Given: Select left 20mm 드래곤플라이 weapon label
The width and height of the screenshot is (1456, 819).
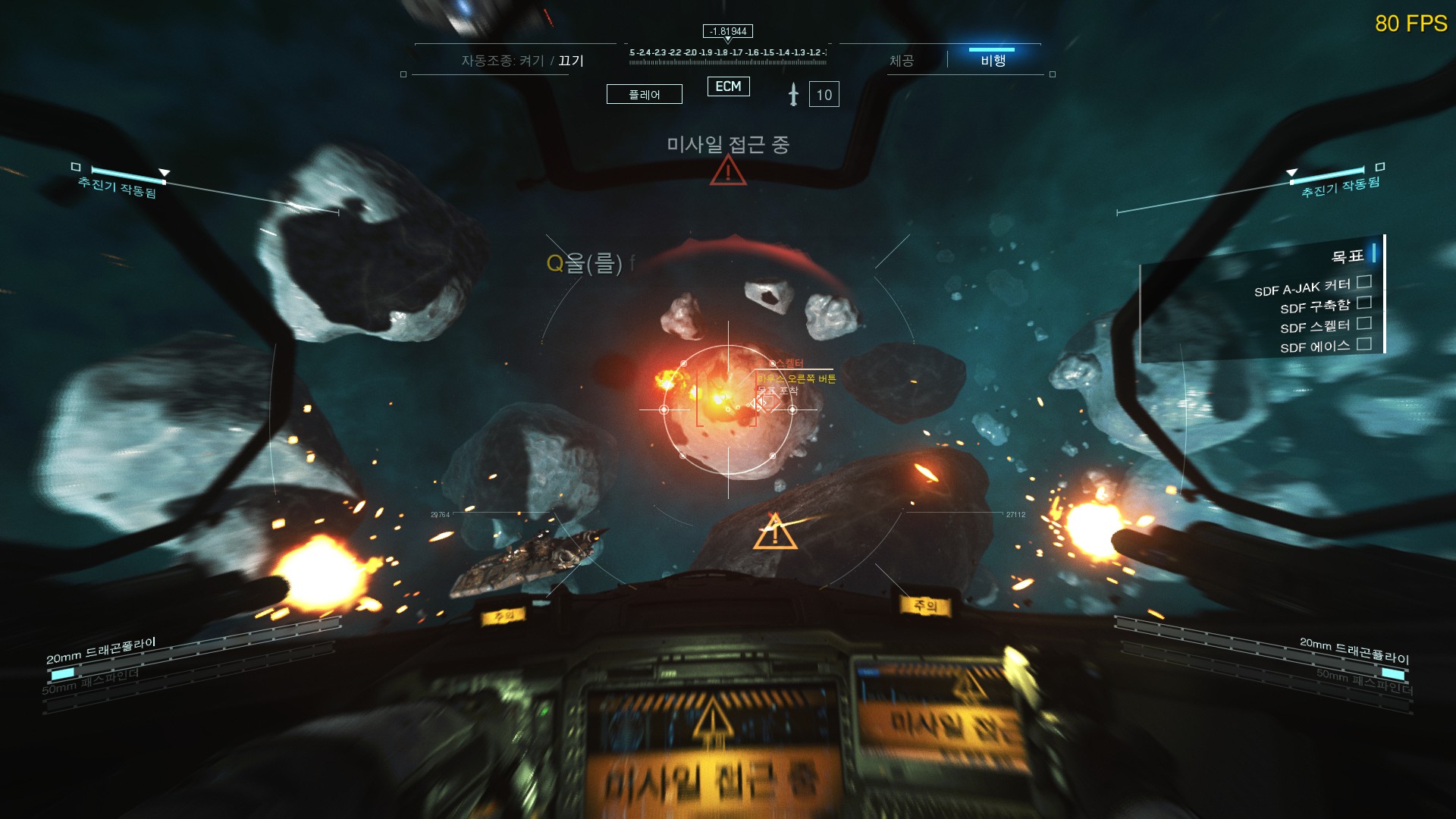Looking at the screenshot, I should click(x=101, y=650).
